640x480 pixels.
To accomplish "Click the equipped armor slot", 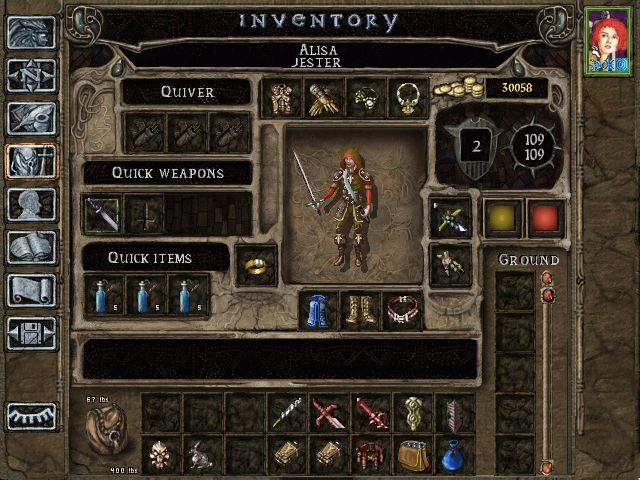I will coord(280,98).
